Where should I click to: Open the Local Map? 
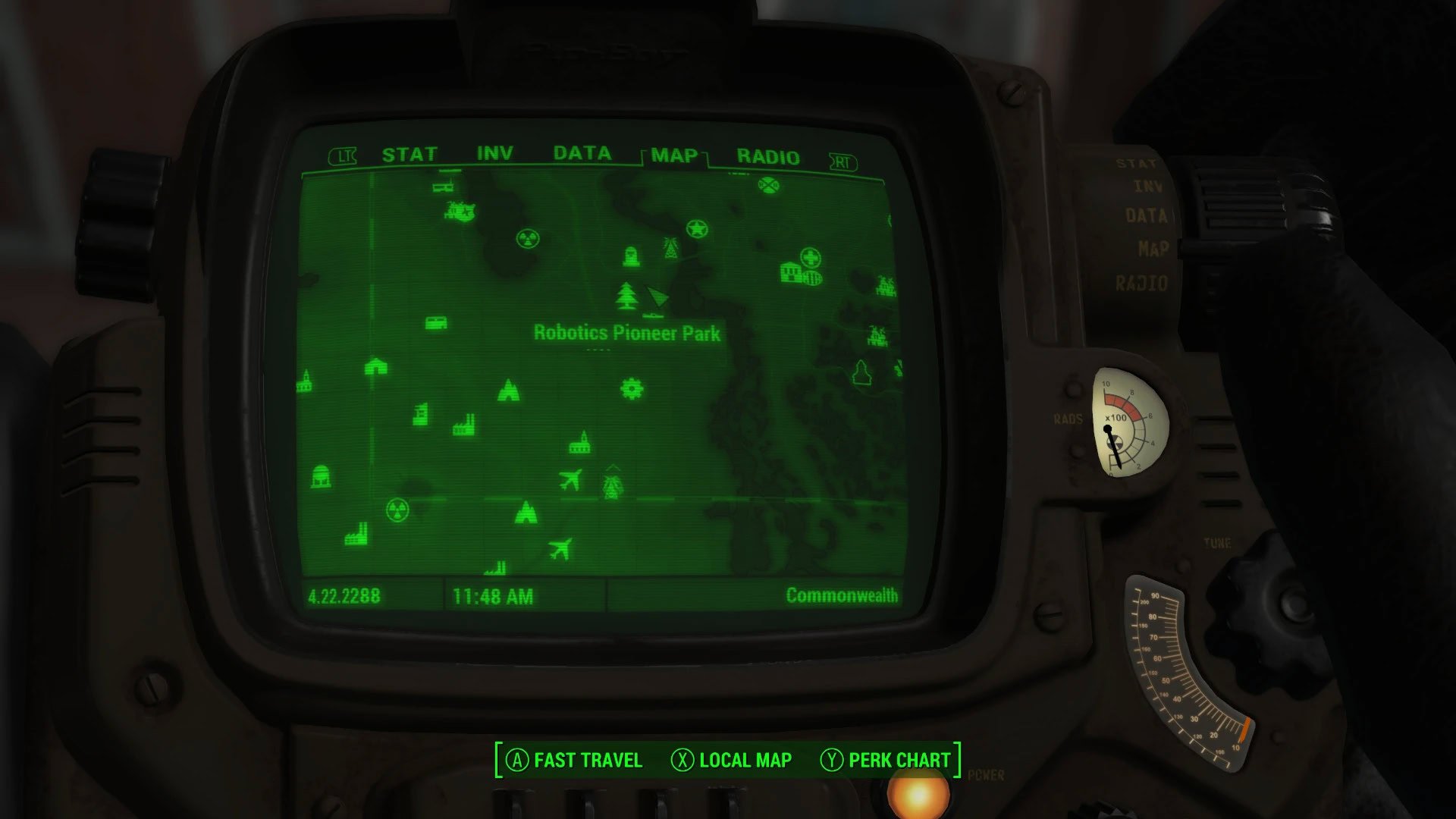point(731,760)
